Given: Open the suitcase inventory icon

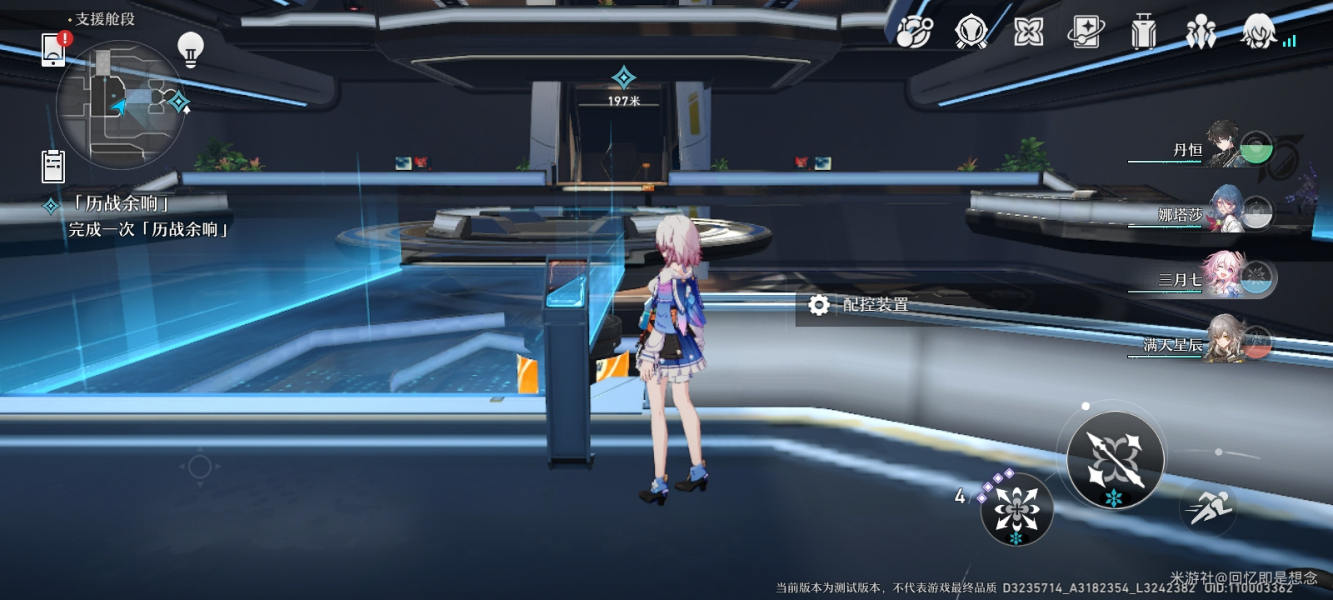Looking at the screenshot, I should (x=1143, y=33).
